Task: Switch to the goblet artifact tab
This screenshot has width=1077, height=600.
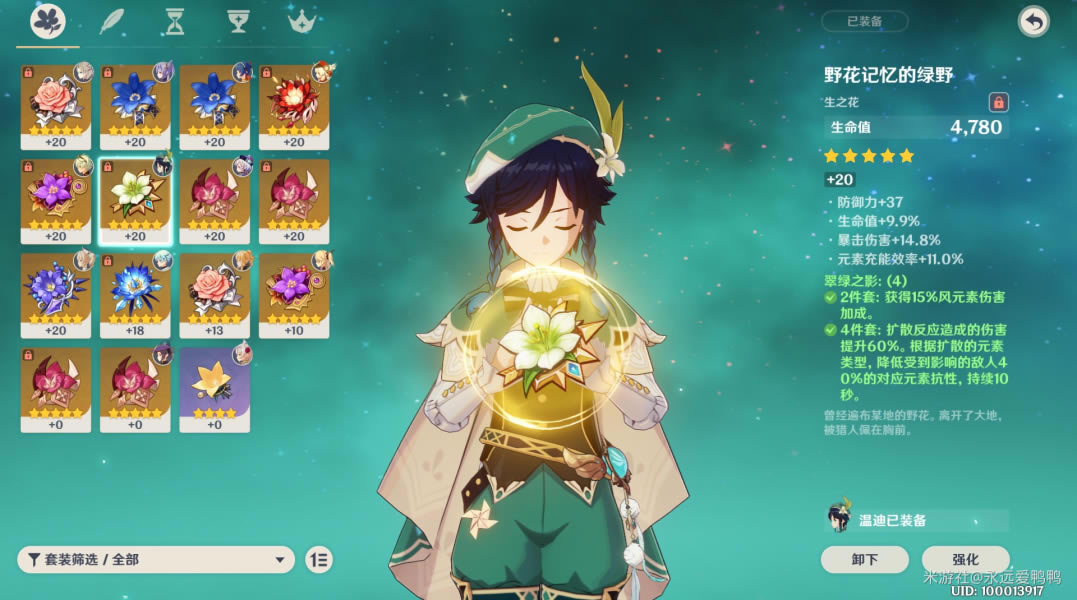Action: point(238,22)
